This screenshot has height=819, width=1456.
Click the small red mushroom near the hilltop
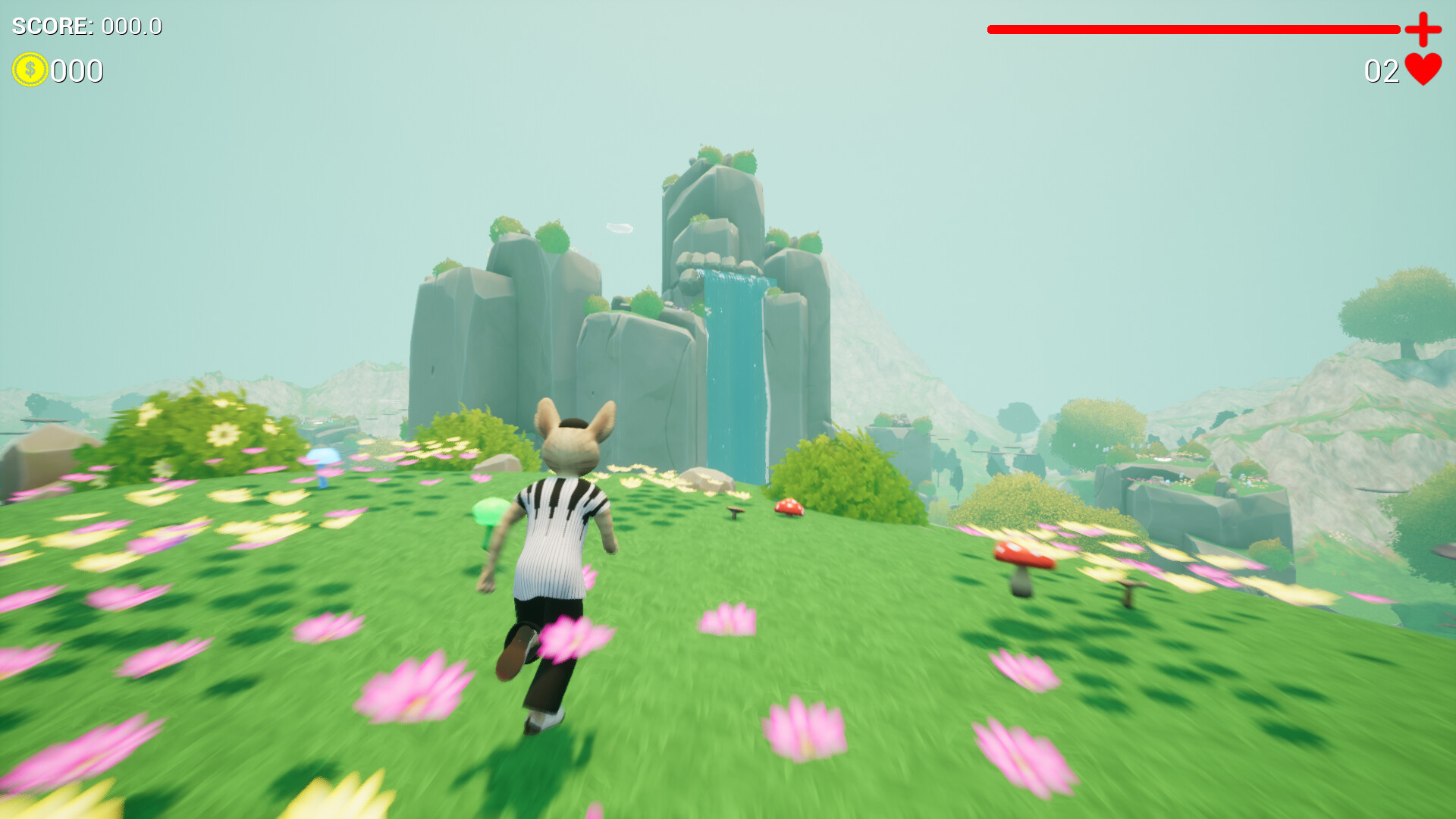789,507
